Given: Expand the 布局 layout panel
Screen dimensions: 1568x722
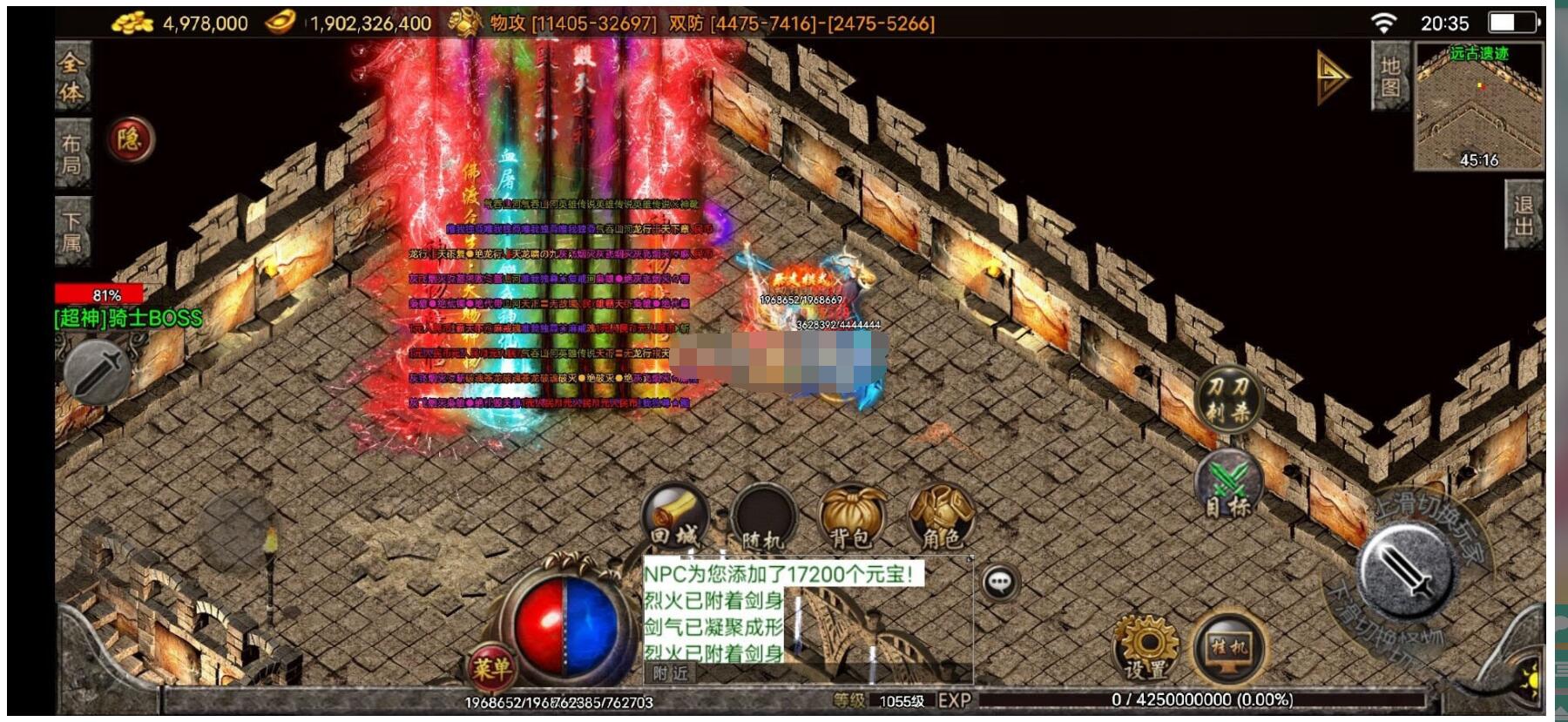Looking at the screenshot, I should pos(73,151).
